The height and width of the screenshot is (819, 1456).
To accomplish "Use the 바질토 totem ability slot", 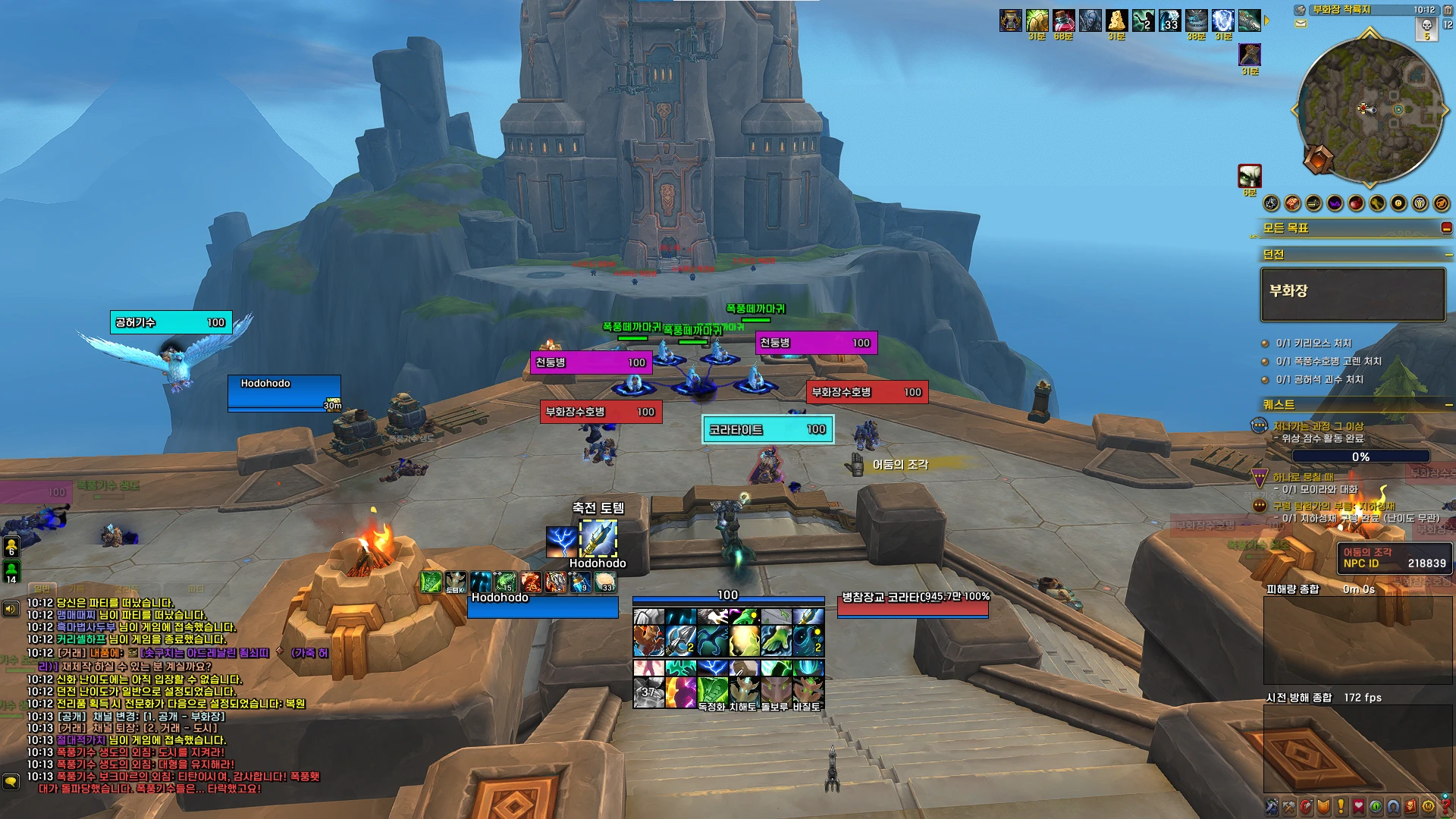I will point(807,692).
